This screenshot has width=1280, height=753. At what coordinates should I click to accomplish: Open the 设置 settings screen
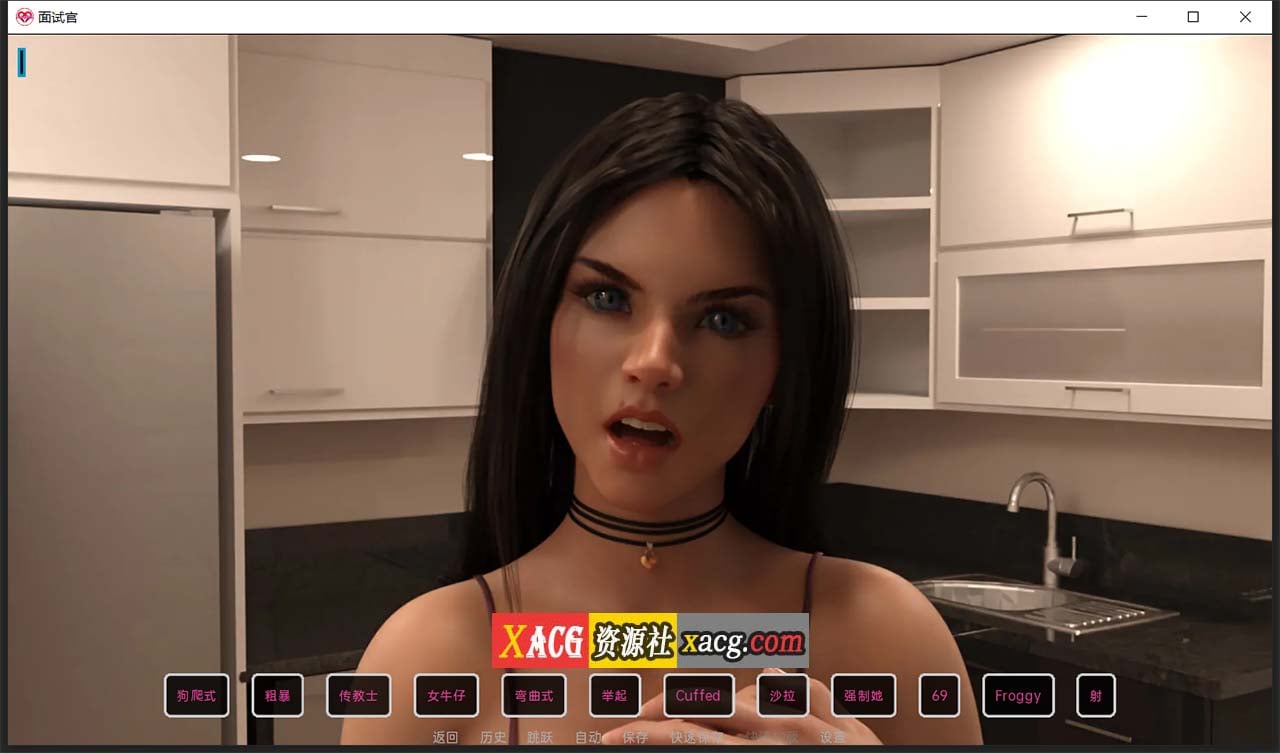831,737
